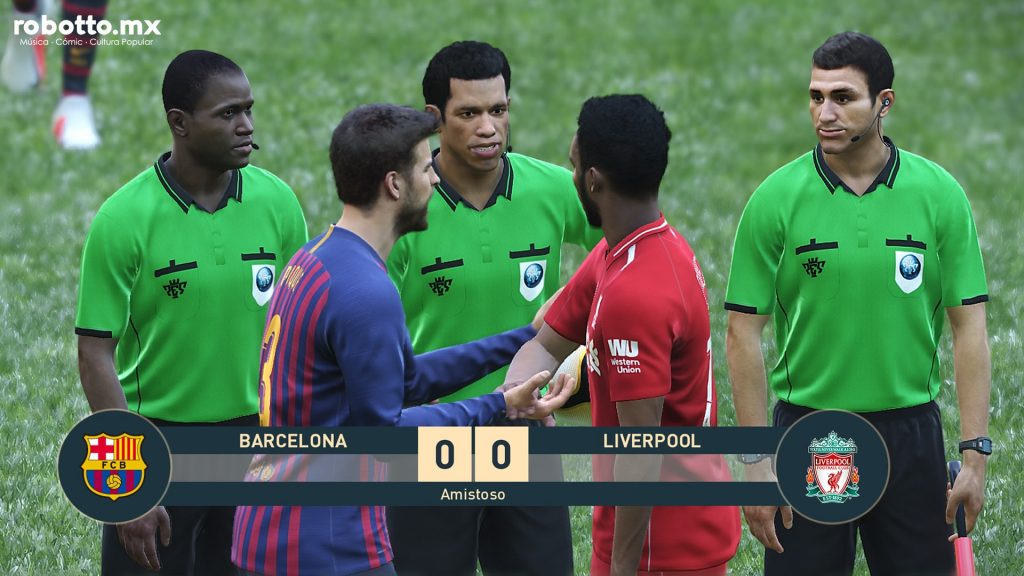Select the LIVERPOOL team name label
Screen dimensions: 1024x576
click(652, 441)
